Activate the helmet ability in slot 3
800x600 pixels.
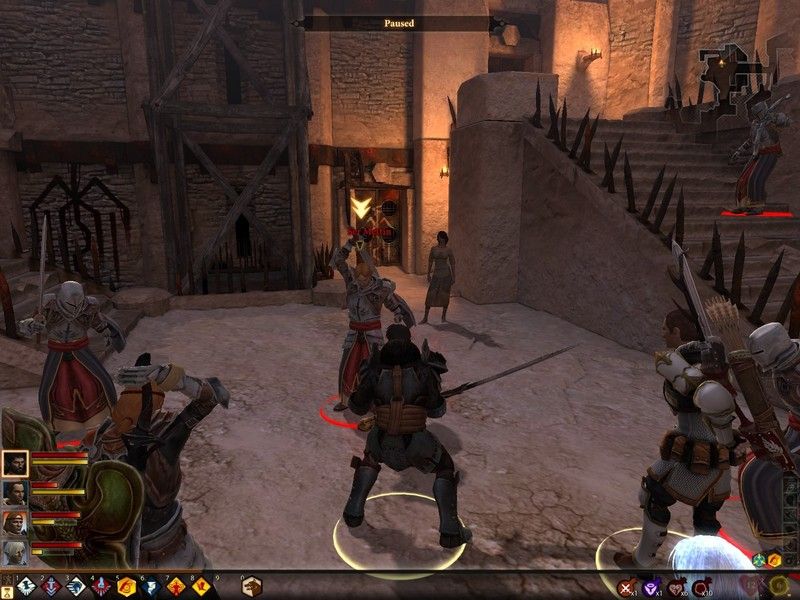click(x=77, y=587)
